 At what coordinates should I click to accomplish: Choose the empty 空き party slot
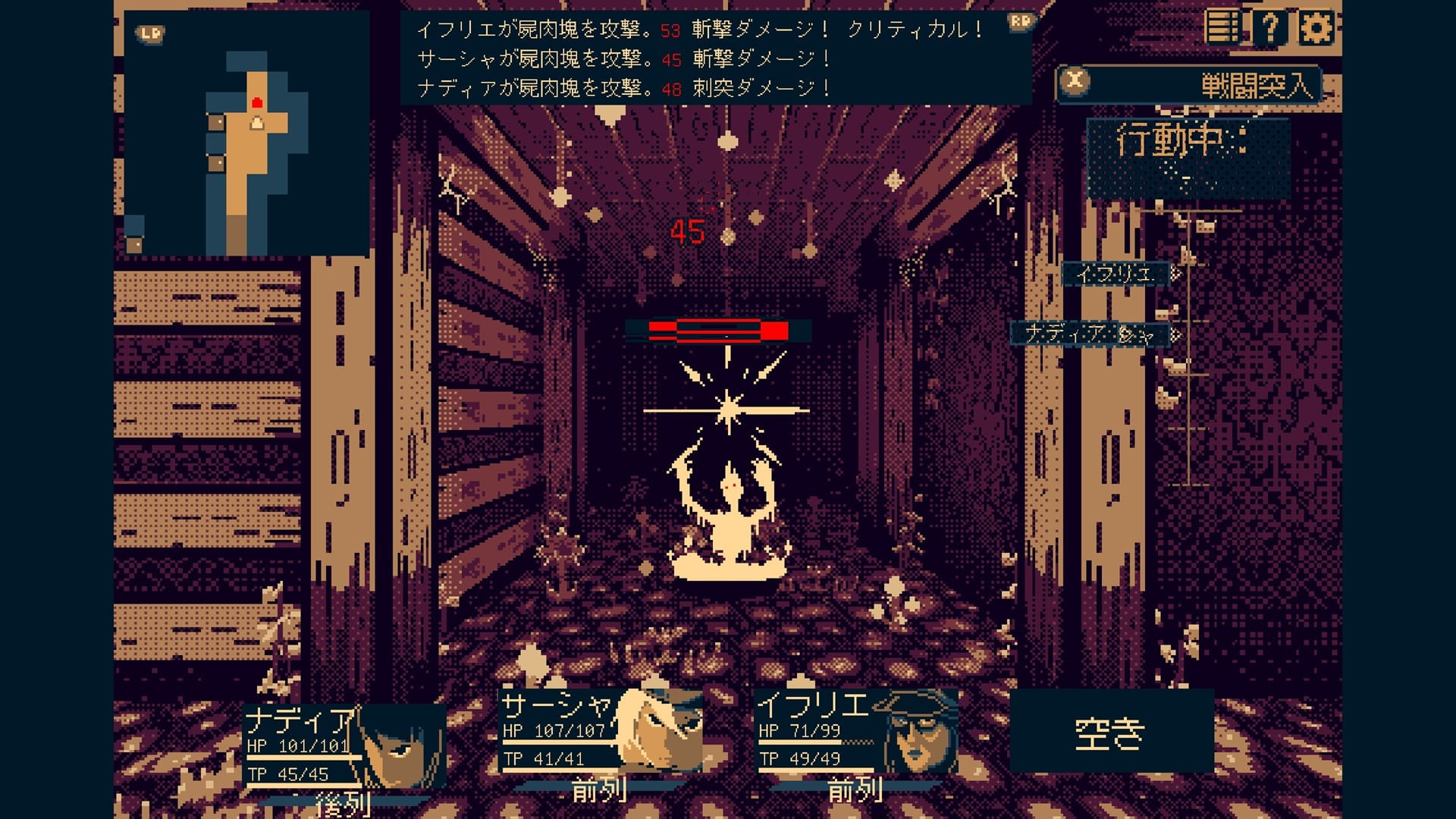(x=1110, y=731)
